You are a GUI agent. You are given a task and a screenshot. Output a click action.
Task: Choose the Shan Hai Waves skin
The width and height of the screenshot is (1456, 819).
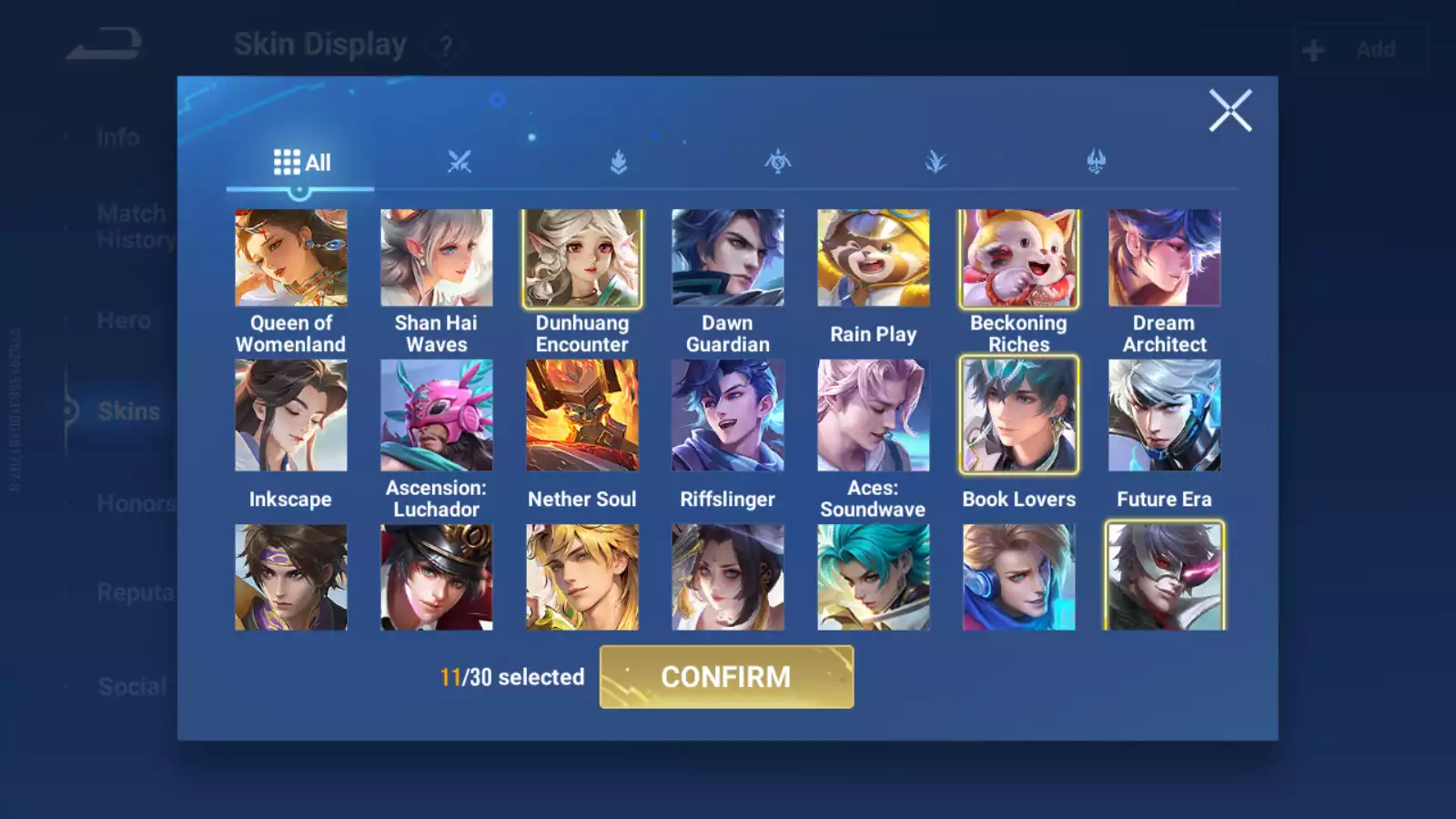pos(437,258)
